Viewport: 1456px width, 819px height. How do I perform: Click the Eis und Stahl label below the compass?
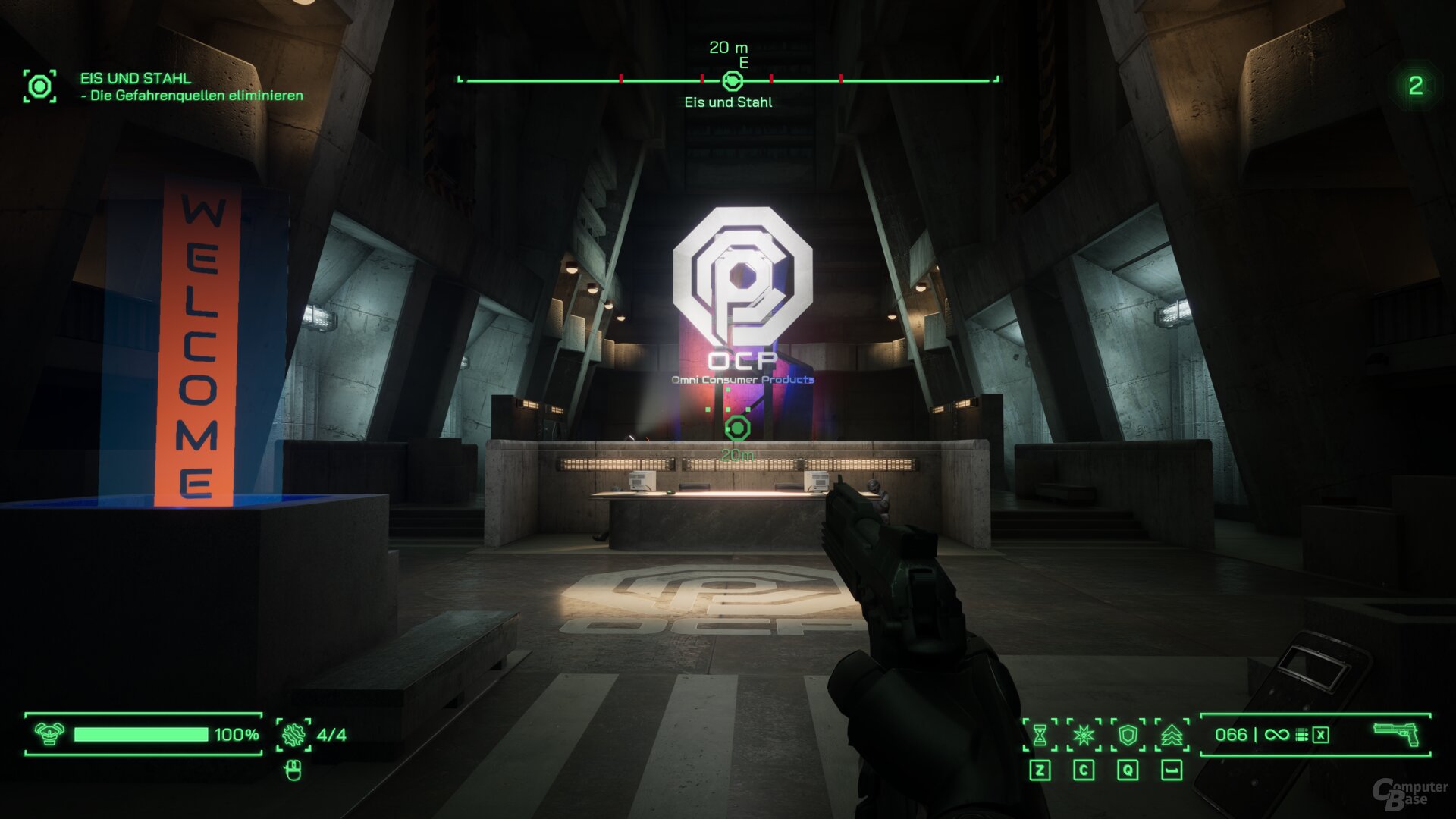727,102
